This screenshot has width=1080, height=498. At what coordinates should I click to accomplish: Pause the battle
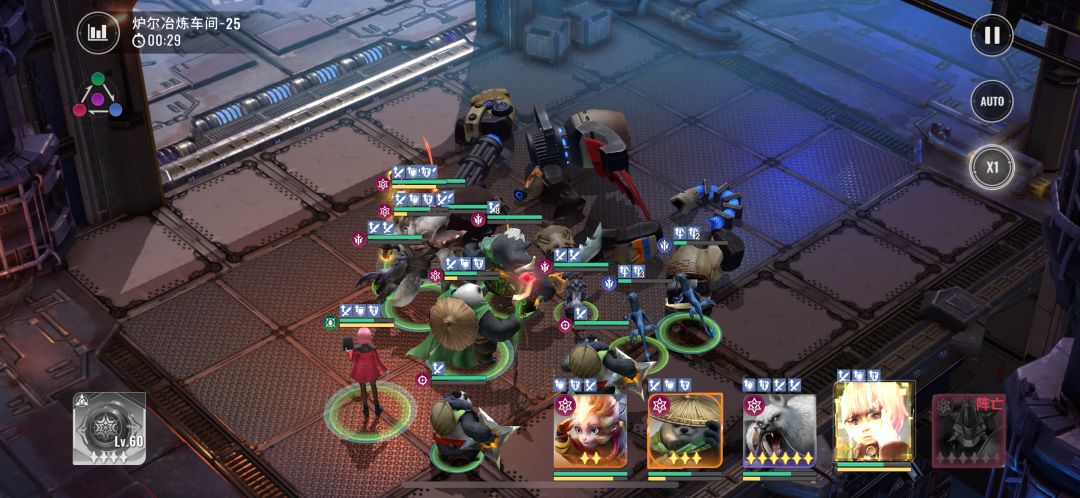tap(991, 36)
